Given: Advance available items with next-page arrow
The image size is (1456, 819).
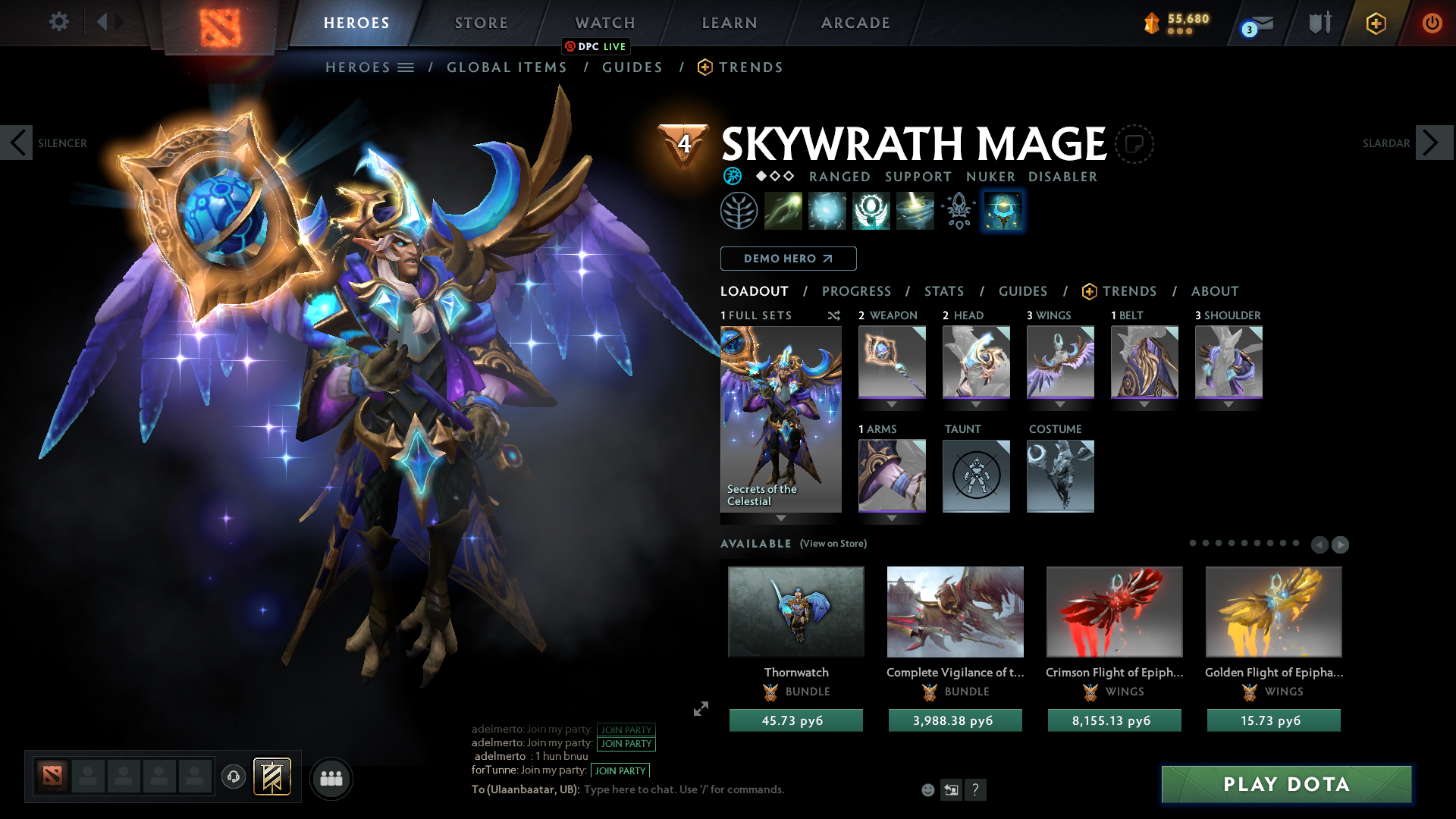Looking at the screenshot, I should click(1340, 544).
